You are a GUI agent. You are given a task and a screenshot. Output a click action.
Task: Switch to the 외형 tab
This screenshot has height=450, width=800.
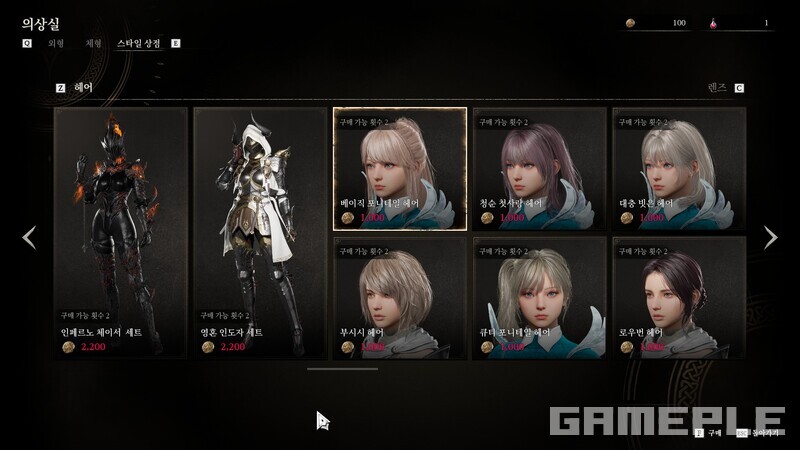pos(56,44)
